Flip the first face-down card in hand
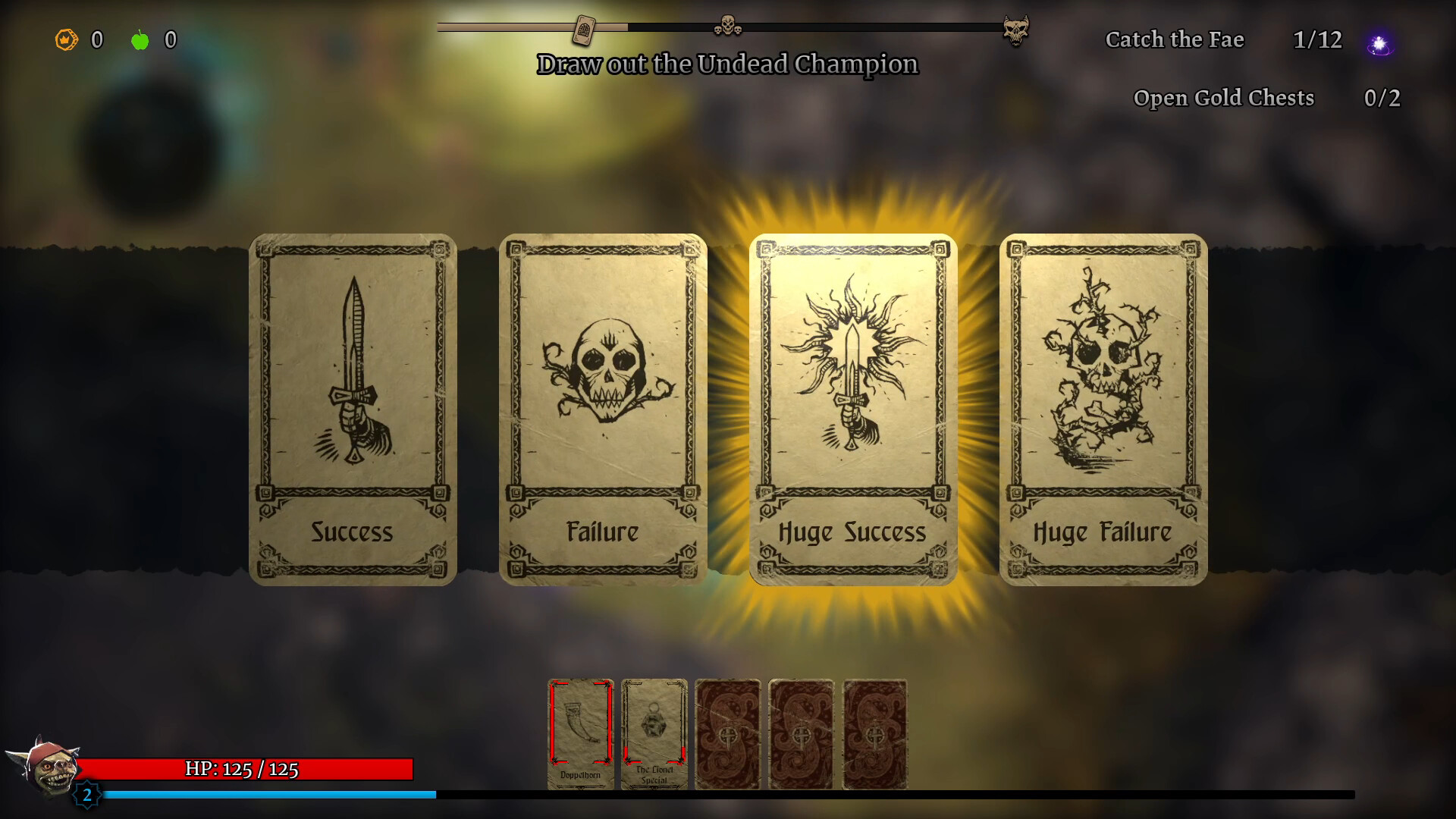Image resolution: width=1456 pixels, height=819 pixels. click(x=729, y=734)
